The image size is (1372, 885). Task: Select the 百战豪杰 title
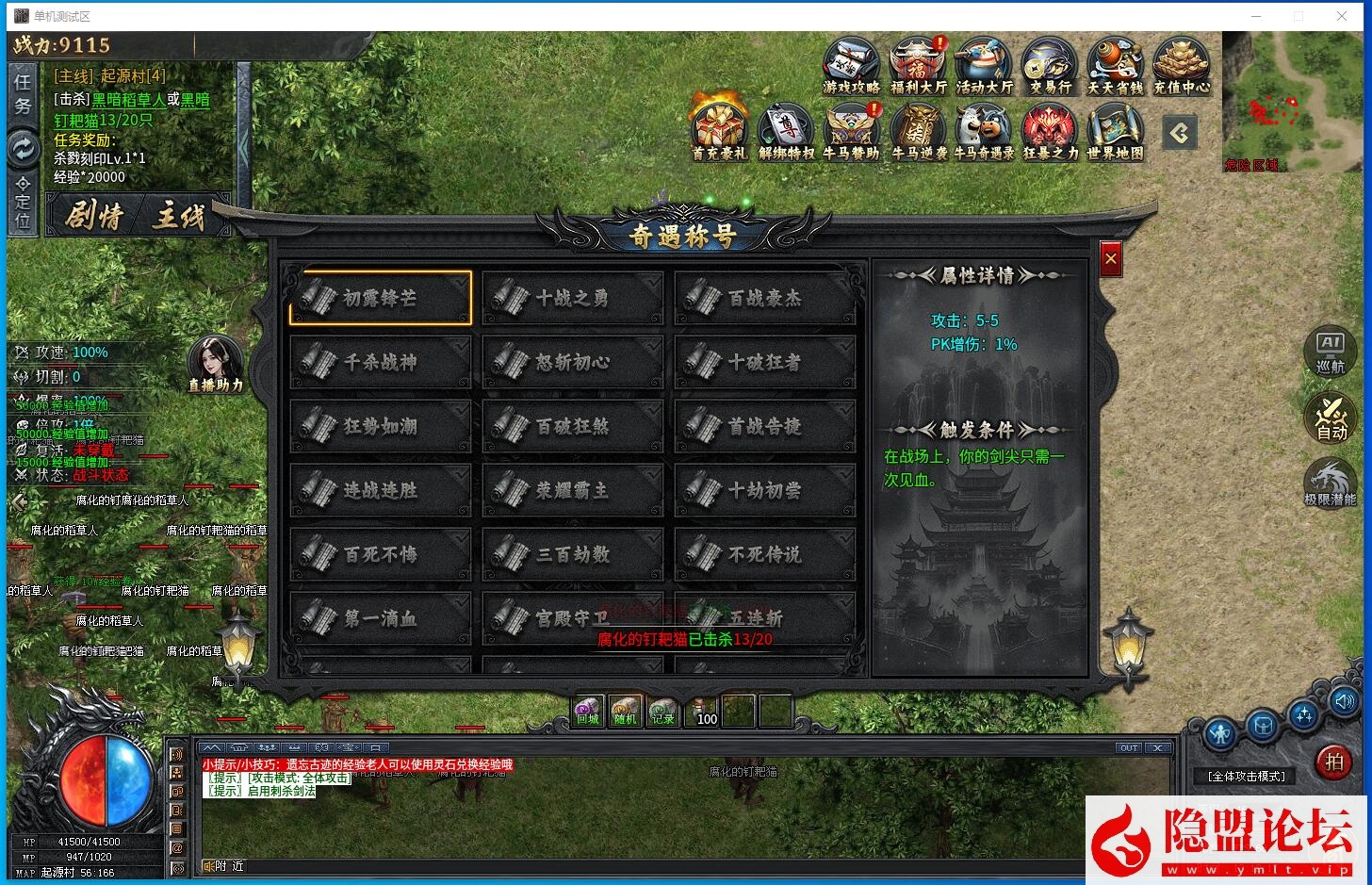(765, 298)
